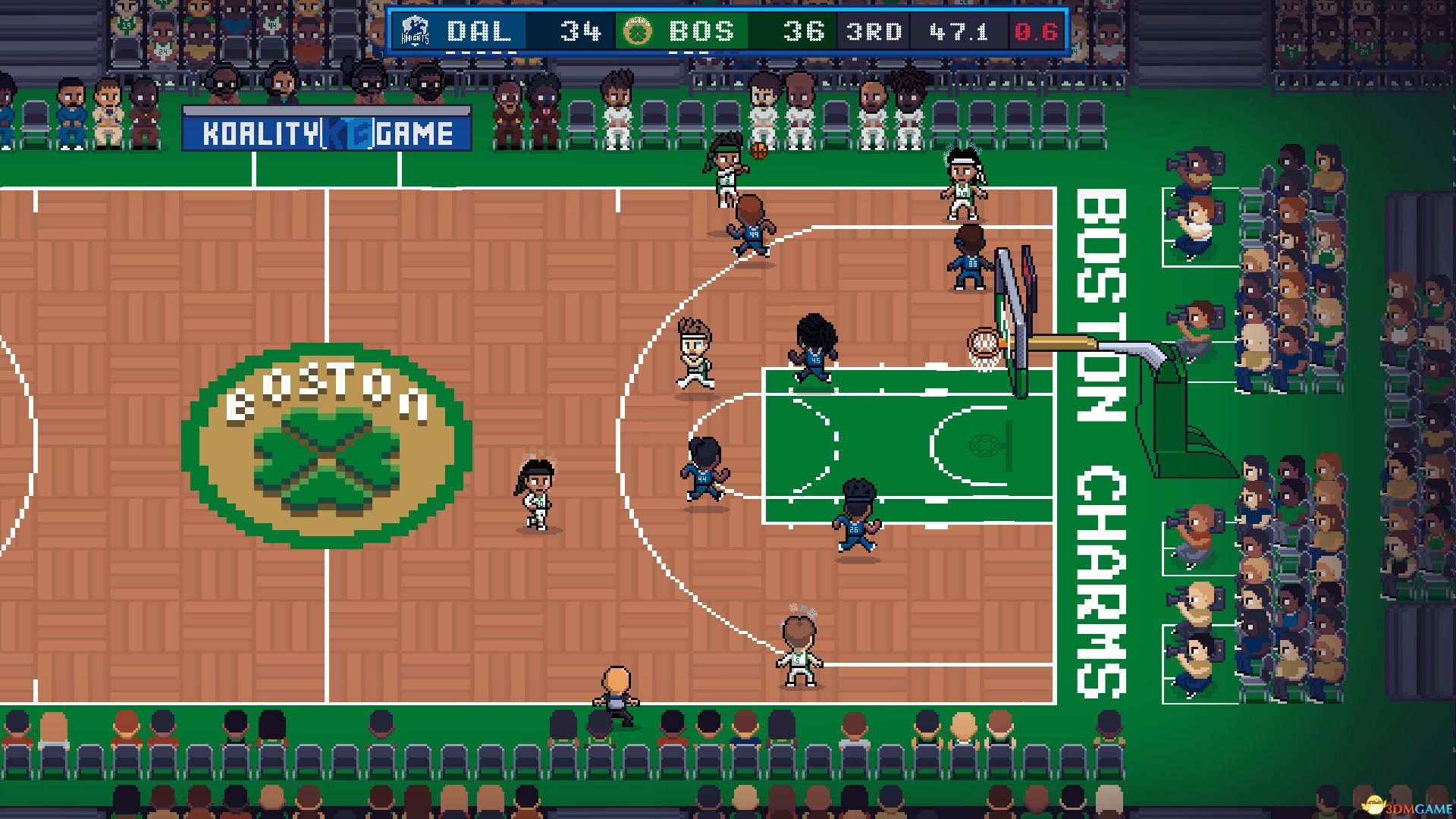1456x819 pixels.
Task: Click the 3RD quarter indicator
Action: click(874, 31)
